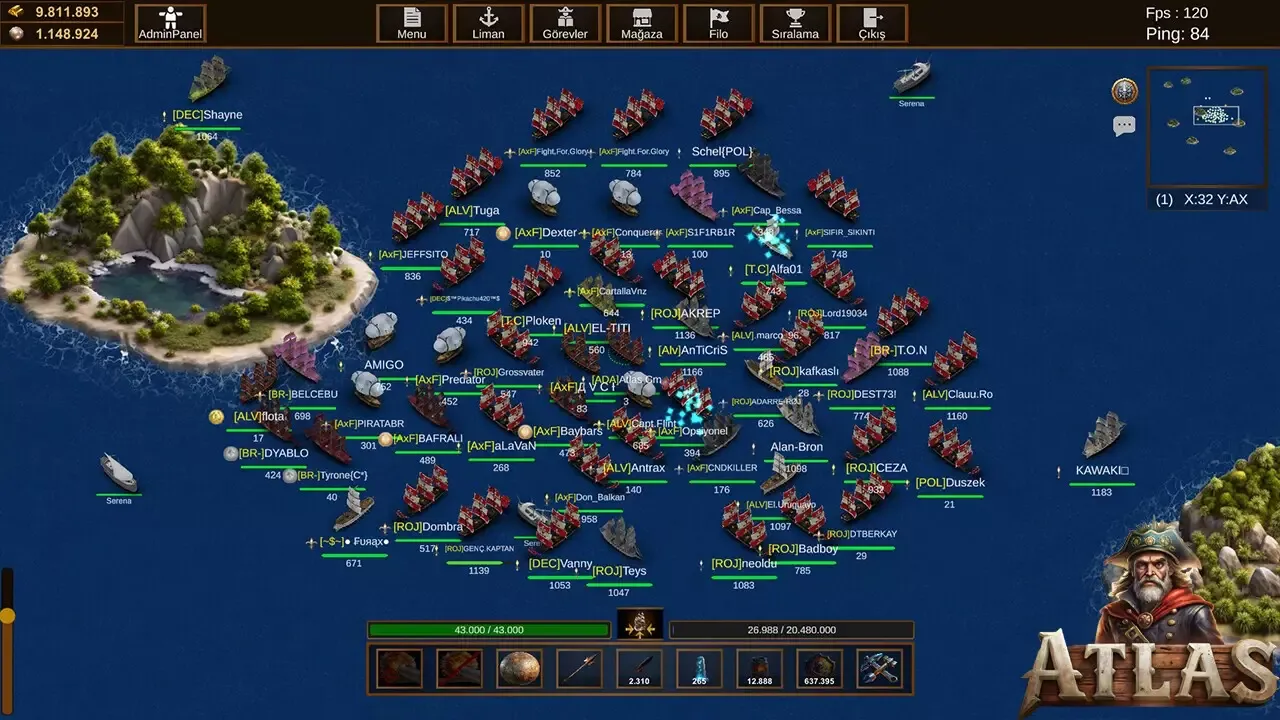The width and height of the screenshot is (1280, 720).
Task: Open the Filo fleet panel
Action: point(718,23)
